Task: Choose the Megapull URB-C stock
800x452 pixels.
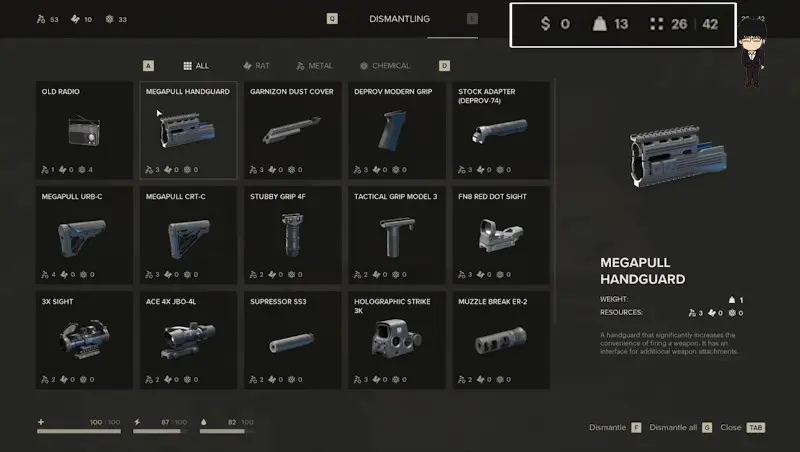Action: (x=85, y=235)
